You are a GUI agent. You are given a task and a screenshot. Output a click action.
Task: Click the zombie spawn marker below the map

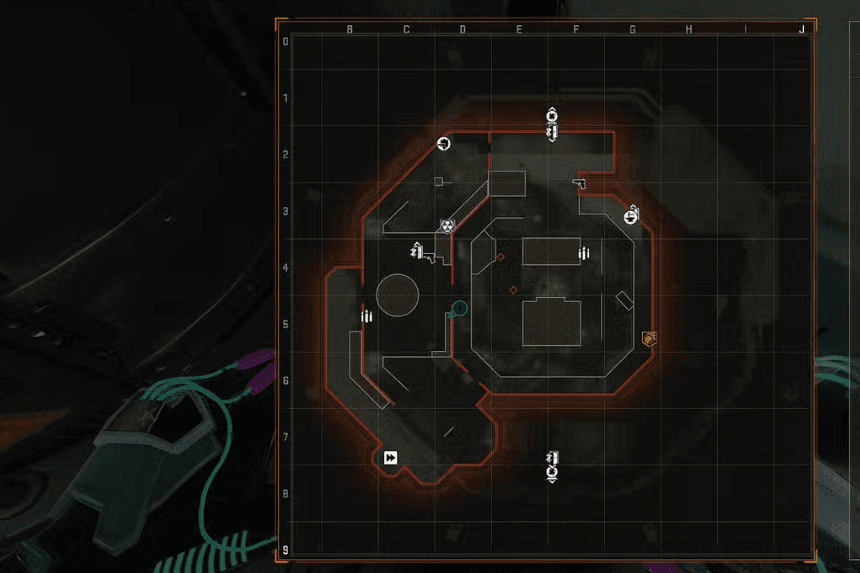pyautogui.click(x=551, y=466)
